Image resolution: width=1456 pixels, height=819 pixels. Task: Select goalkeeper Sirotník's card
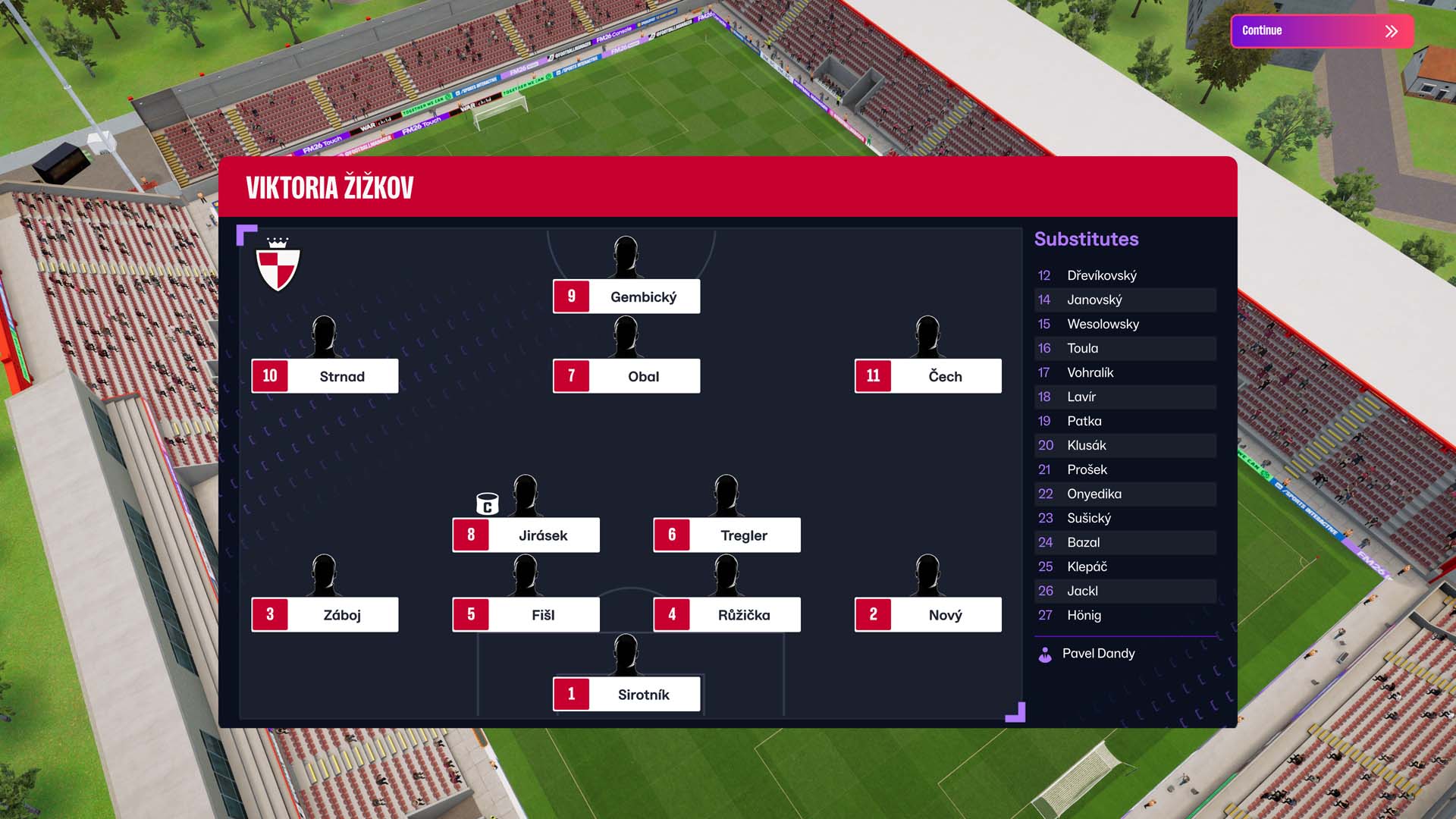[626, 695]
